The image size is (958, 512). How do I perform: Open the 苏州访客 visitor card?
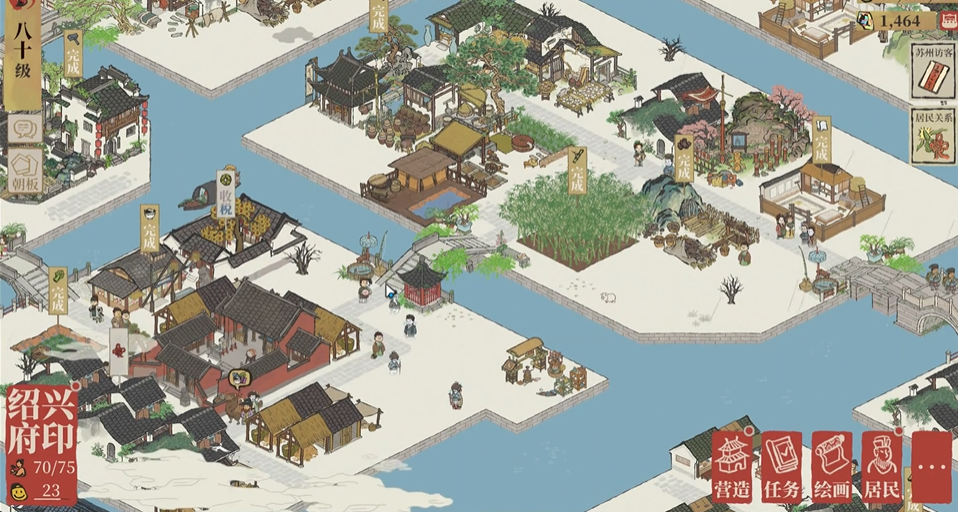(x=933, y=73)
